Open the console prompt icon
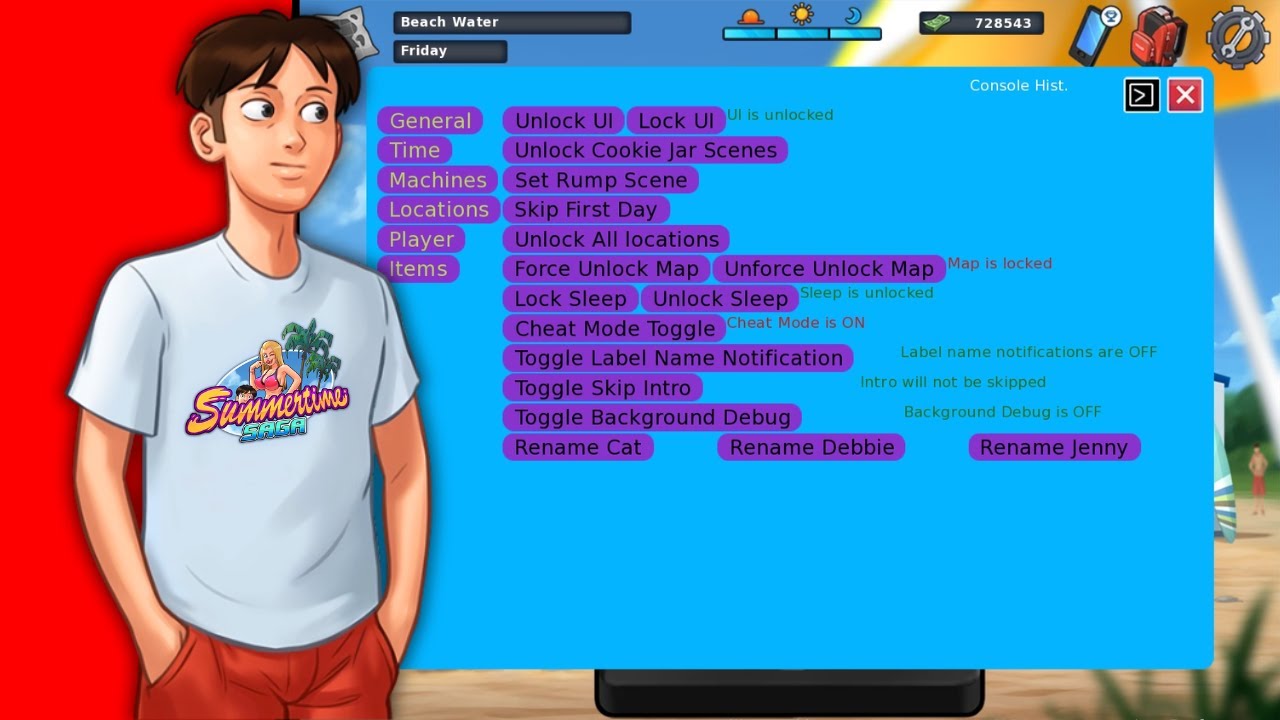Screen dimensions: 1280x720 [x=1142, y=94]
